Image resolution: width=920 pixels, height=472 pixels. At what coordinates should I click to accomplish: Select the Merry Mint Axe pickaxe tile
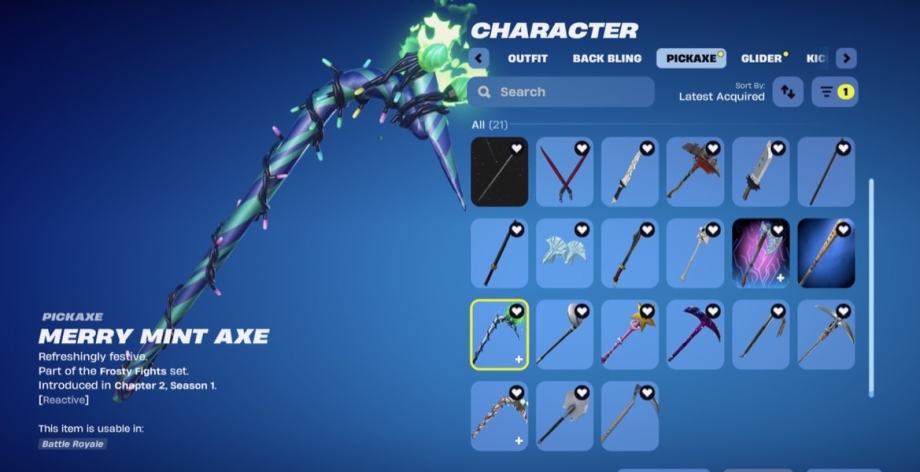coord(499,334)
